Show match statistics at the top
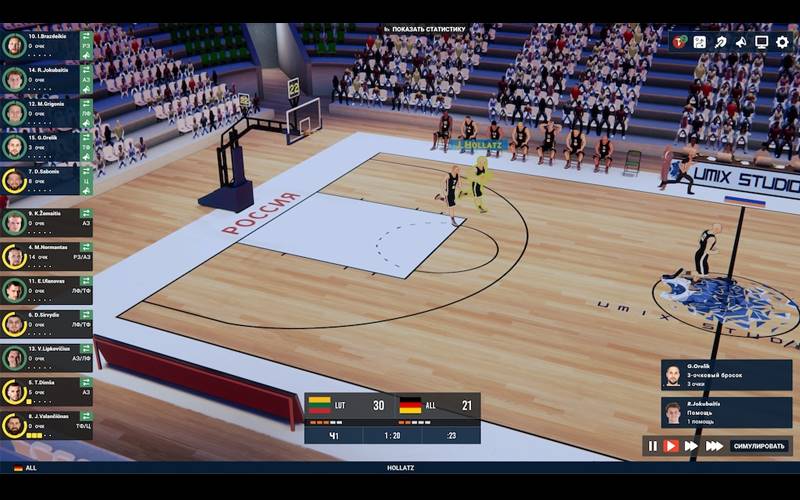800x500 pixels. (x=425, y=29)
